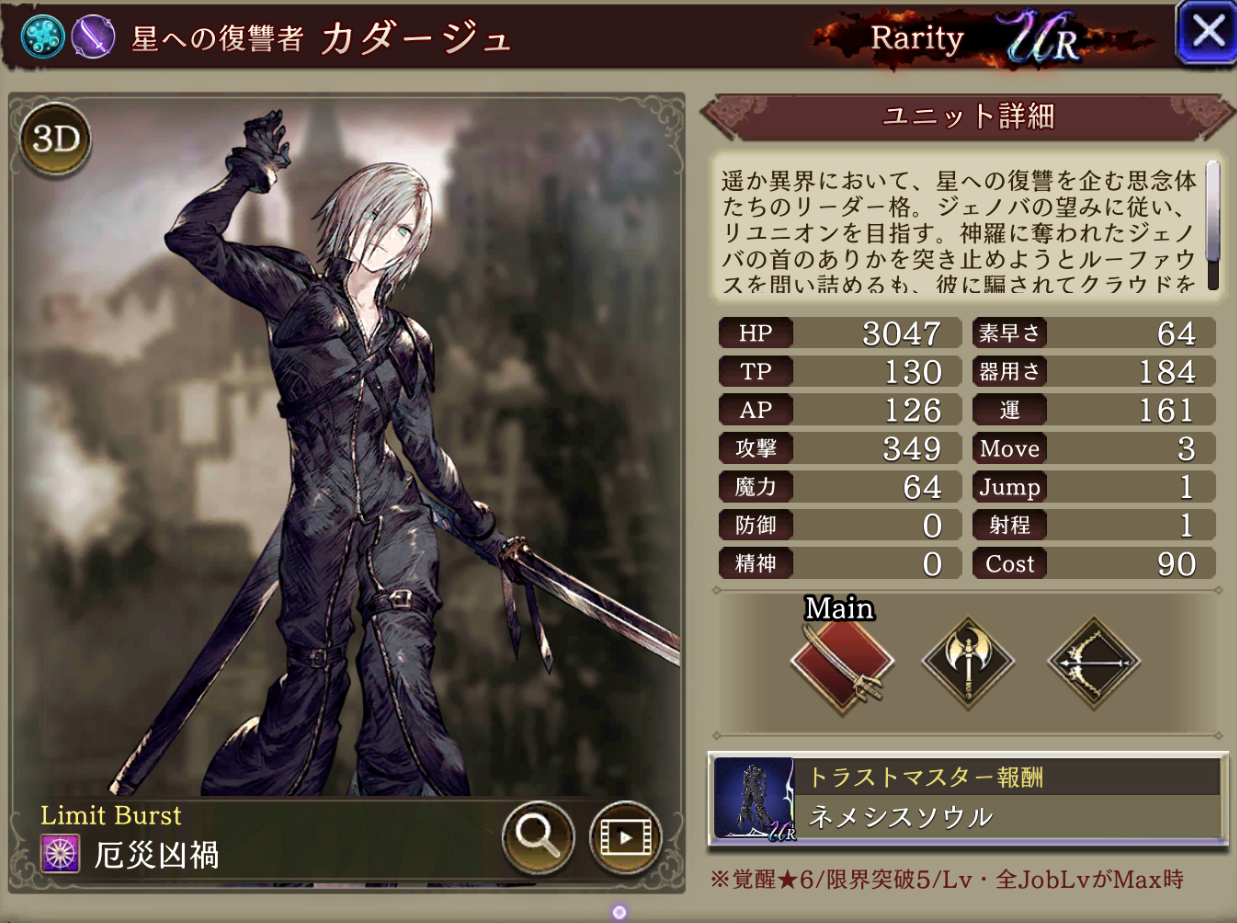
Task: Select the Main katana job icon
Action: coord(841,661)
